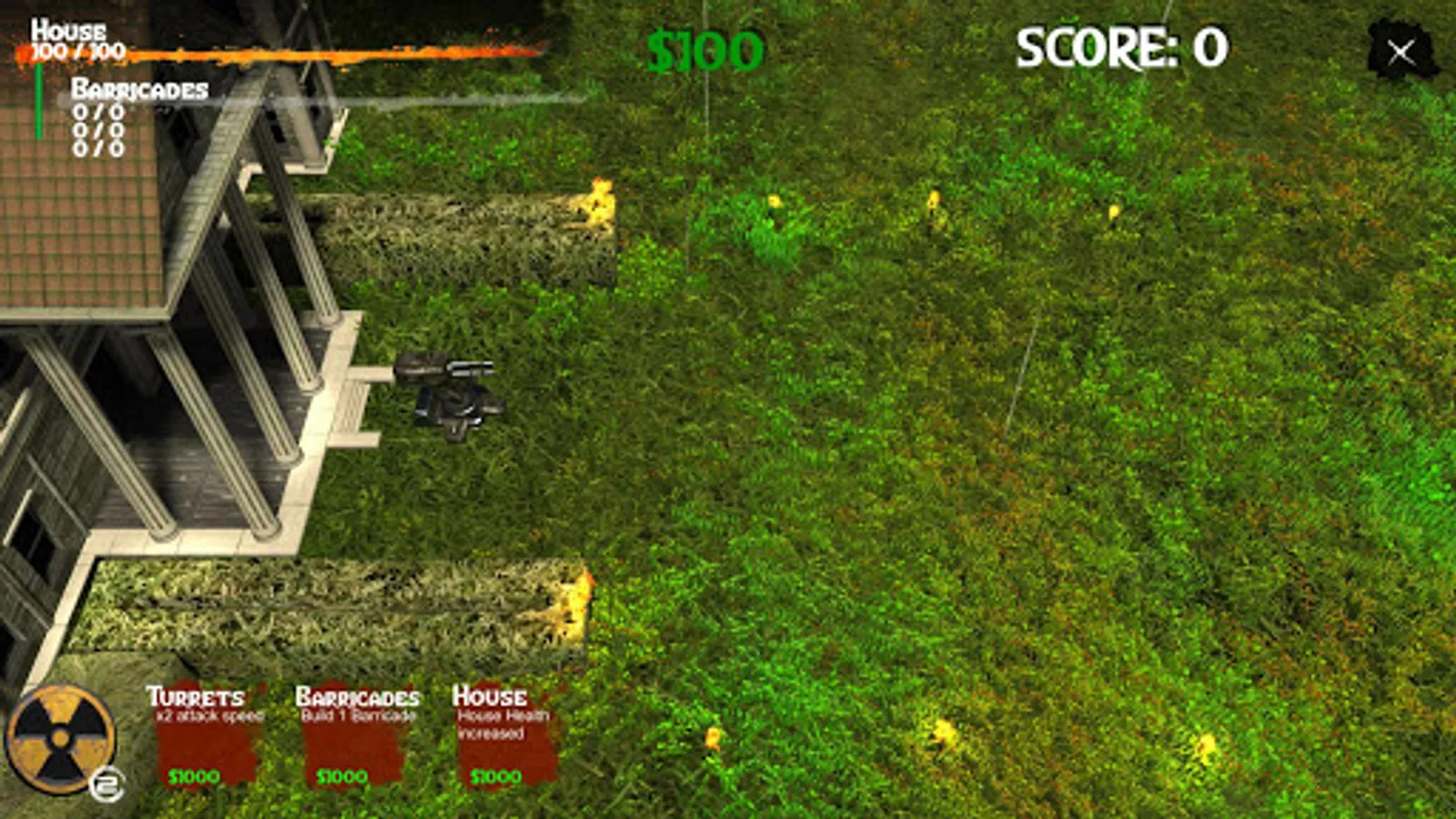Click the X icon in the top-right corner
The image size is (1456, 819).
point(1399,50)
